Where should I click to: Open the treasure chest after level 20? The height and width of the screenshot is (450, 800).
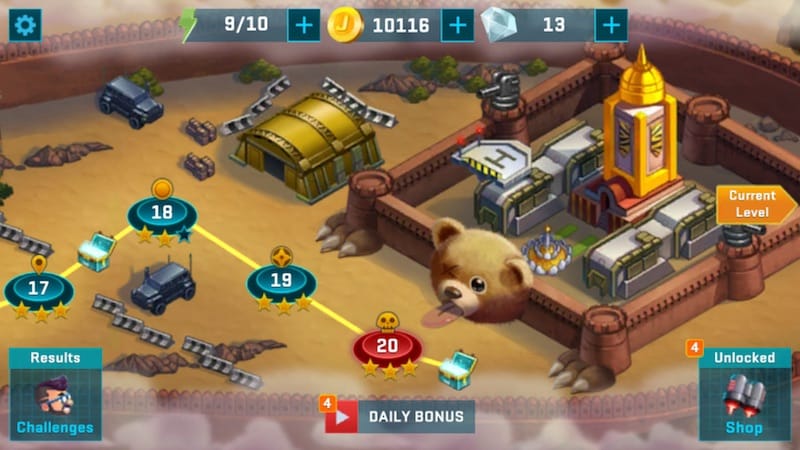458,369
